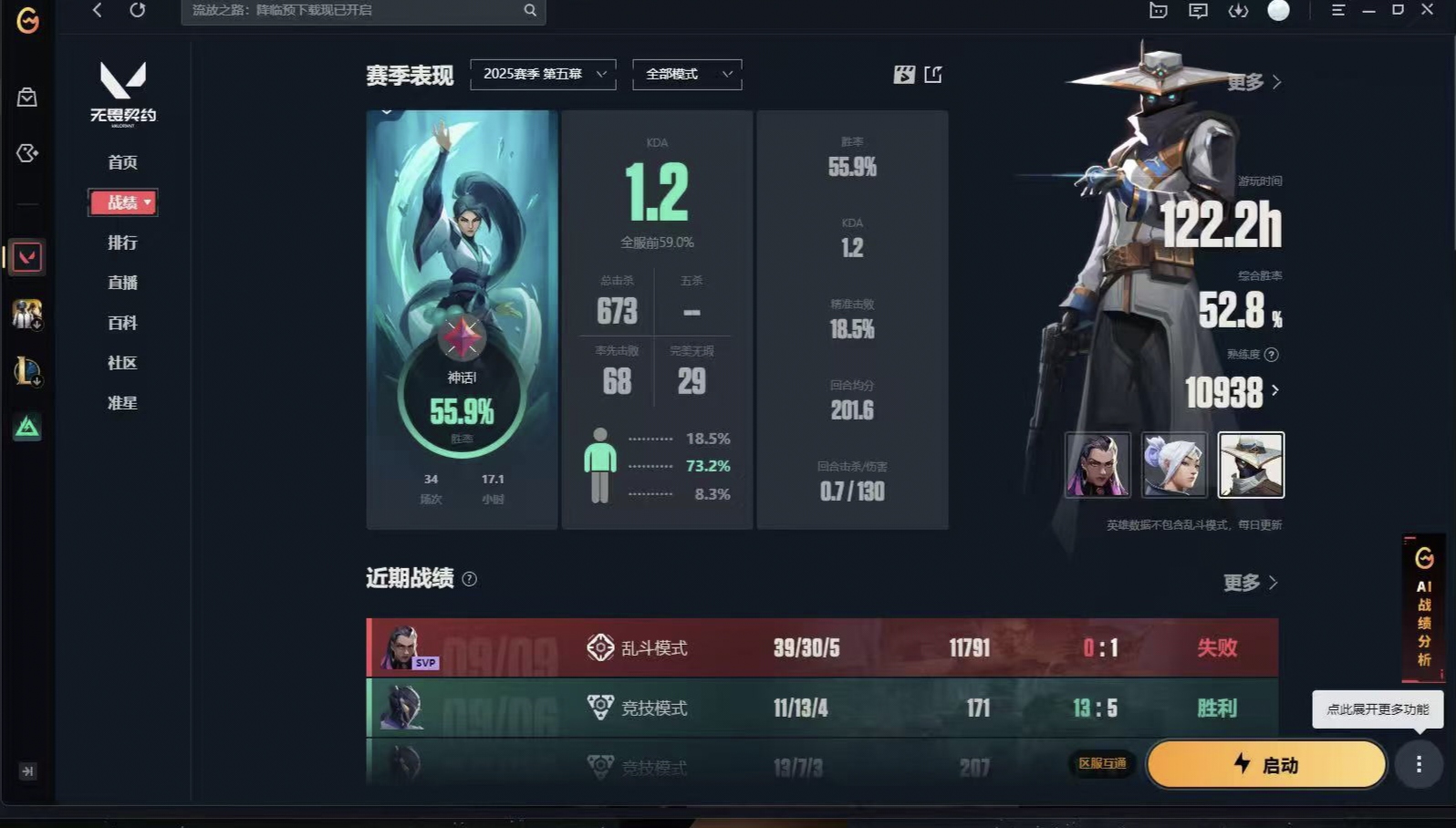Click the green game icon below League of Legends

tap(28, 427)
